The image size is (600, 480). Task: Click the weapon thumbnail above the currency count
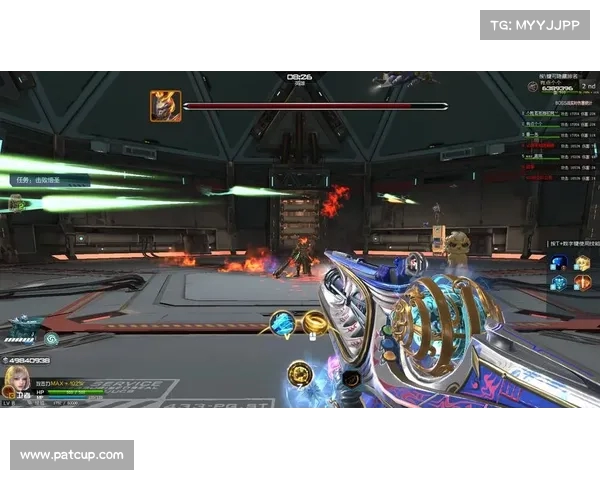coord(24,329)
